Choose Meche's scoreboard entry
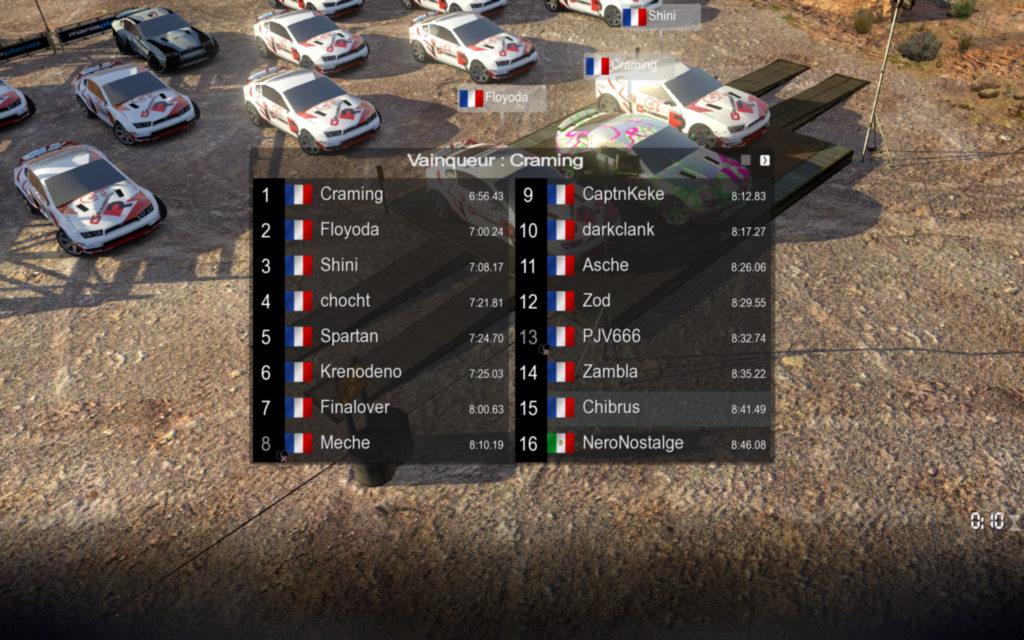This screenshot has height=640, width=1024. pos(381,443)
